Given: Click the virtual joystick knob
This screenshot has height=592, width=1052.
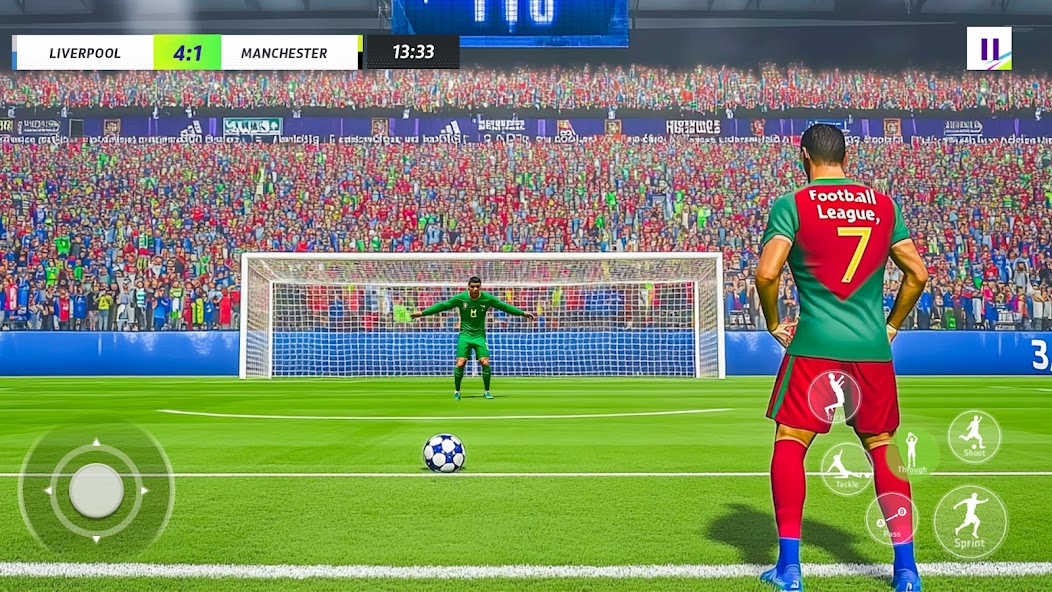Looking at the screenshot, I should click(97, 490).
